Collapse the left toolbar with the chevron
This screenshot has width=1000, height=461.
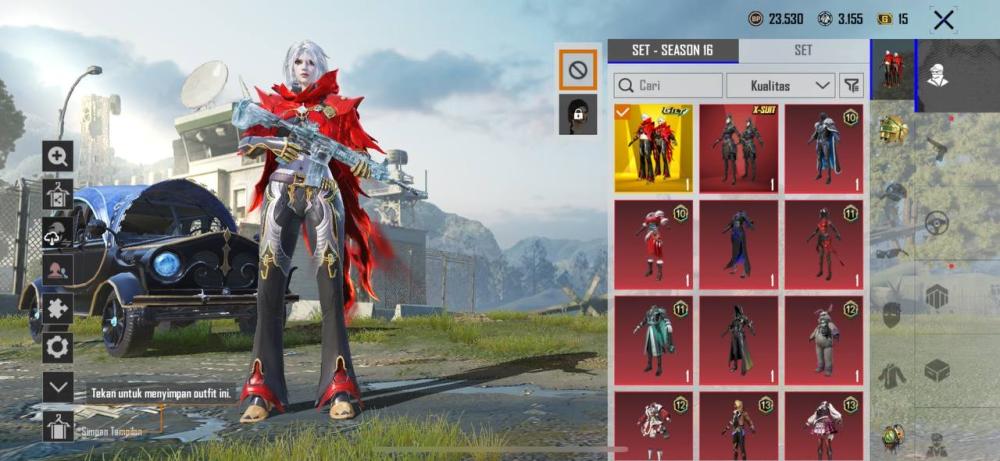(57, 387)
